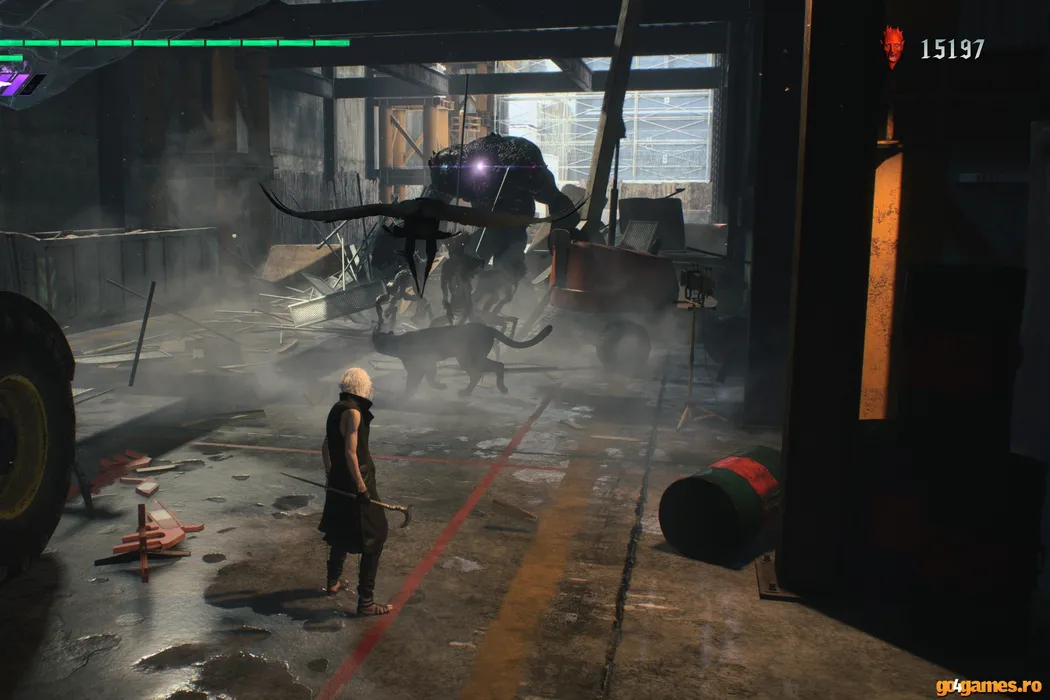The image size is (1050, 700).
Task: Click the red orb demon face icon
Action: point(892,47)
